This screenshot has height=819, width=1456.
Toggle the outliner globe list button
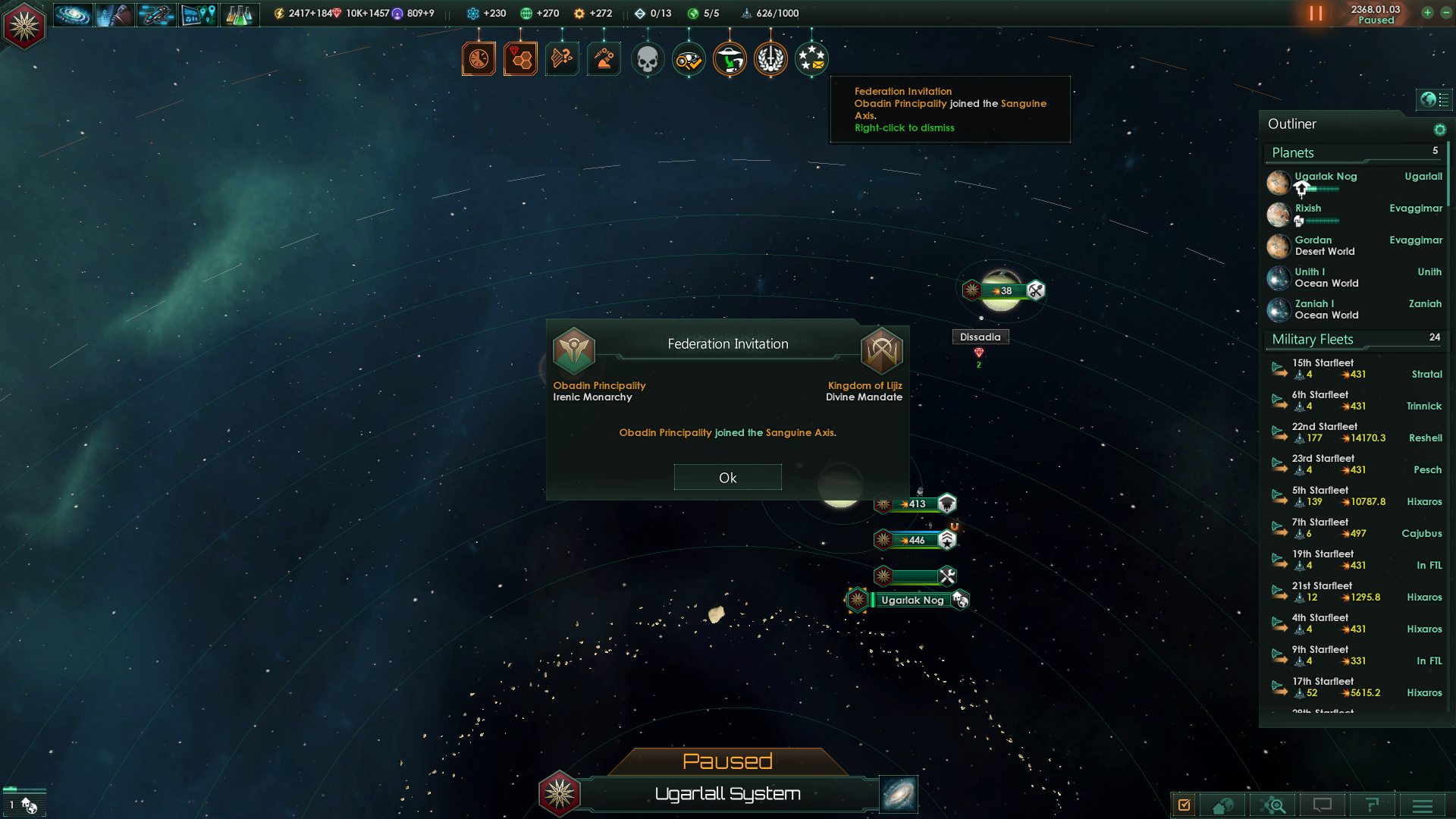tap(1434, 99)
